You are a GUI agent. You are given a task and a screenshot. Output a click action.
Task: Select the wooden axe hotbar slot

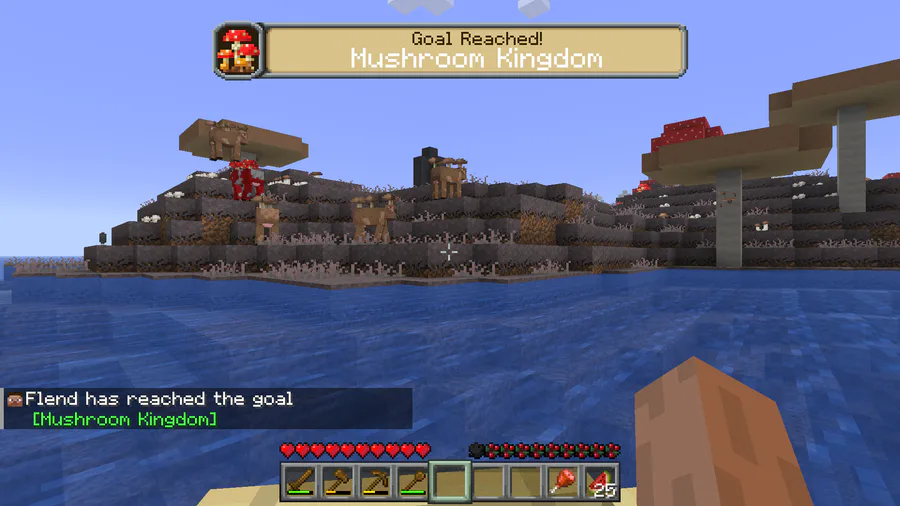(338, 482)
